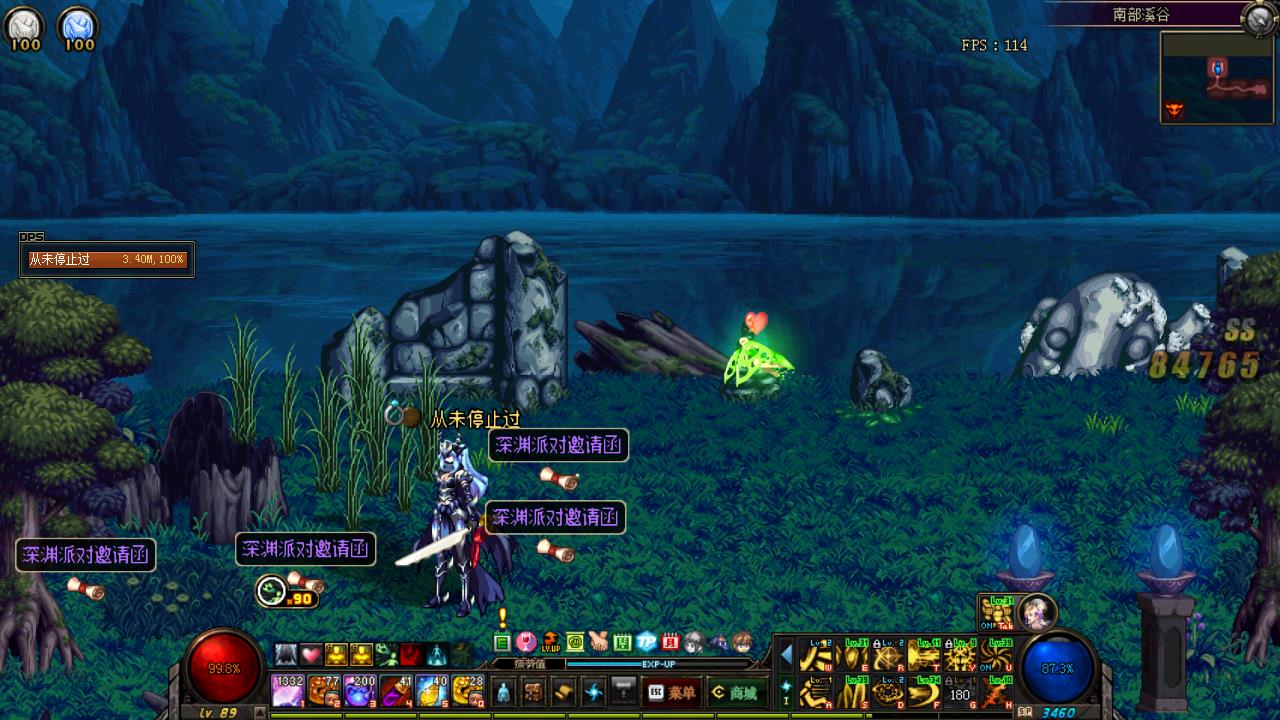Click the dungeon minimap
This screenshot has width=1280, height=720.
[1217, 78]
